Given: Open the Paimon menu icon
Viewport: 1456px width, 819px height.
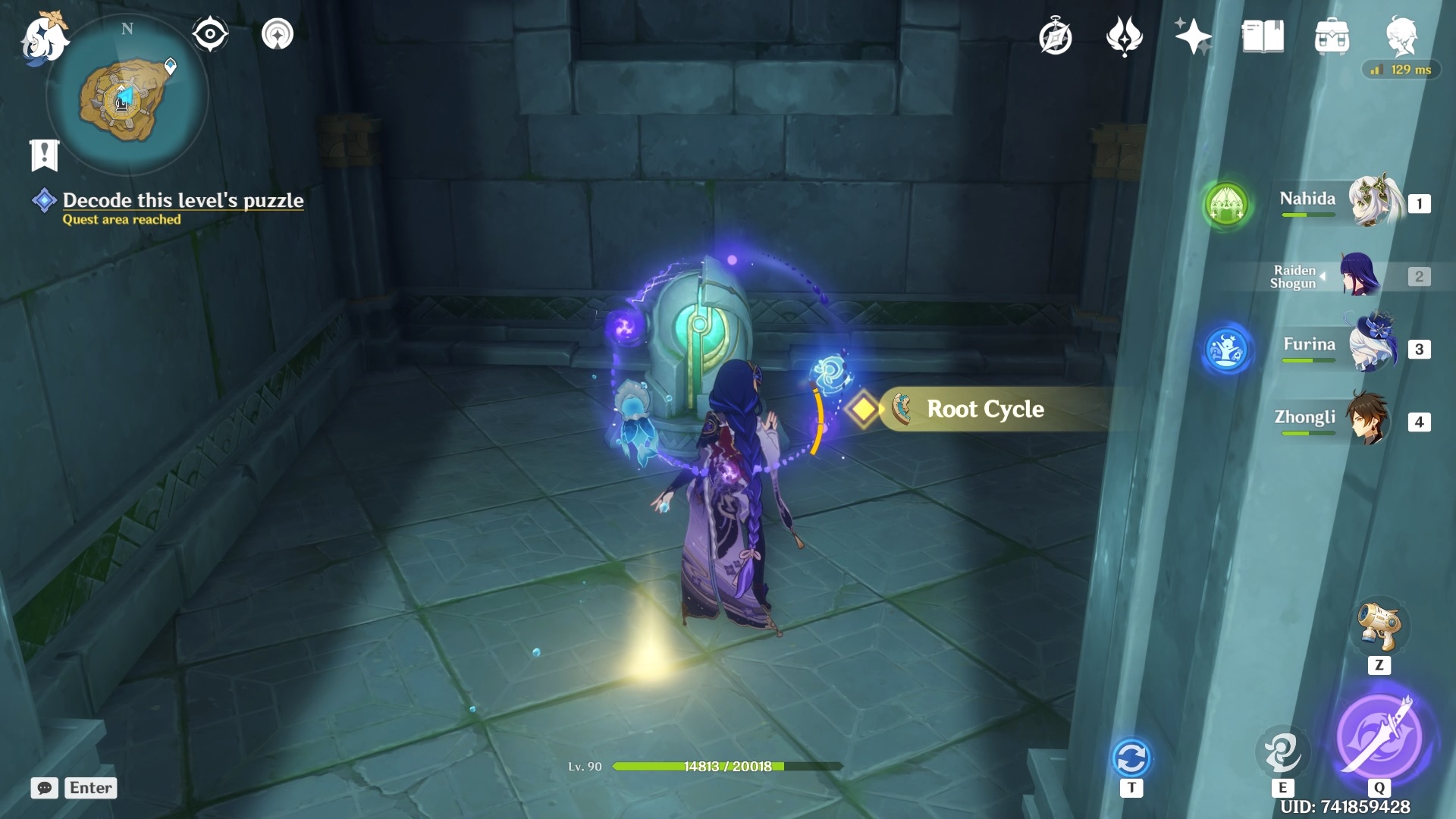Looking at the screenshot, I should point(44,38).
